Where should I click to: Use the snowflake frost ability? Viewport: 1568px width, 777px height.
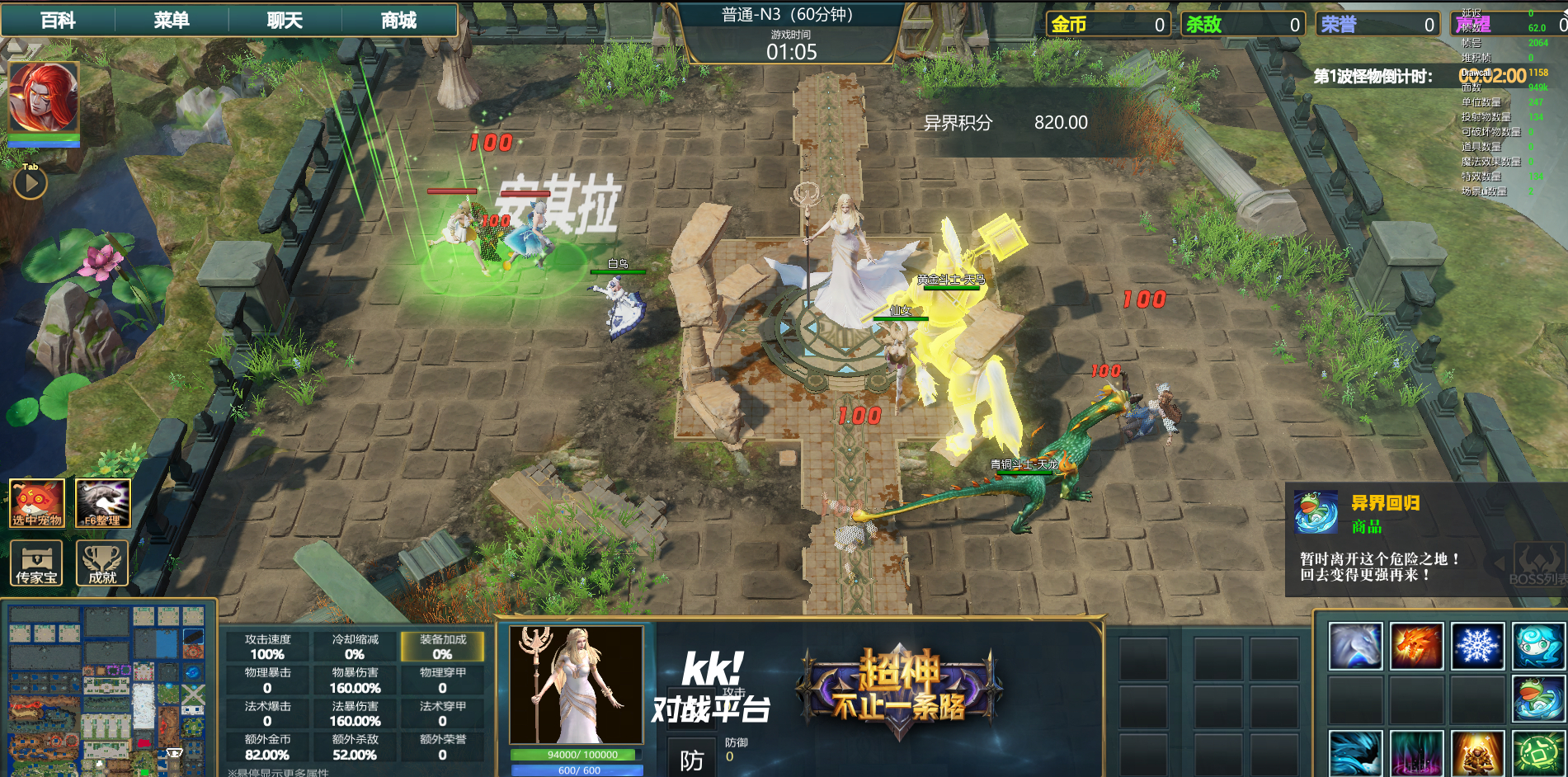(x=1477, y=646)
